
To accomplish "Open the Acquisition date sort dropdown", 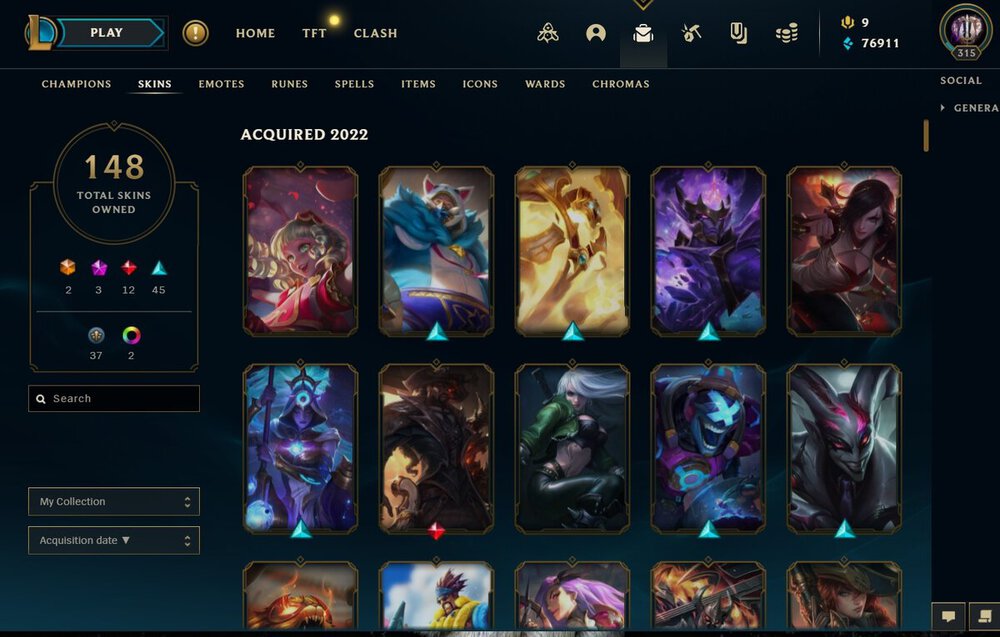I will tap(114, 541).
